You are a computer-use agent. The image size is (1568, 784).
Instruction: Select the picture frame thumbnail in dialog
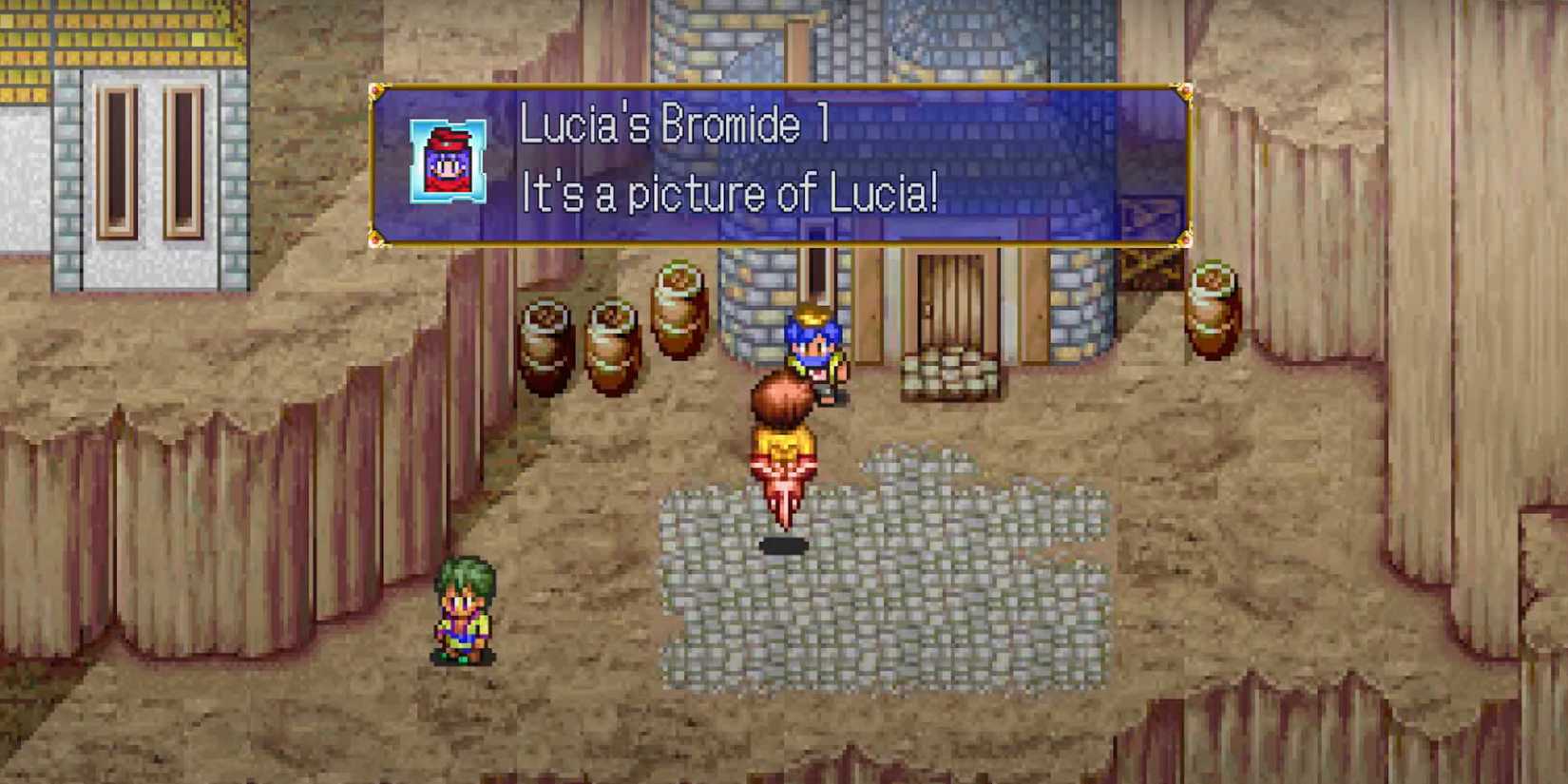tap(446, 161)
